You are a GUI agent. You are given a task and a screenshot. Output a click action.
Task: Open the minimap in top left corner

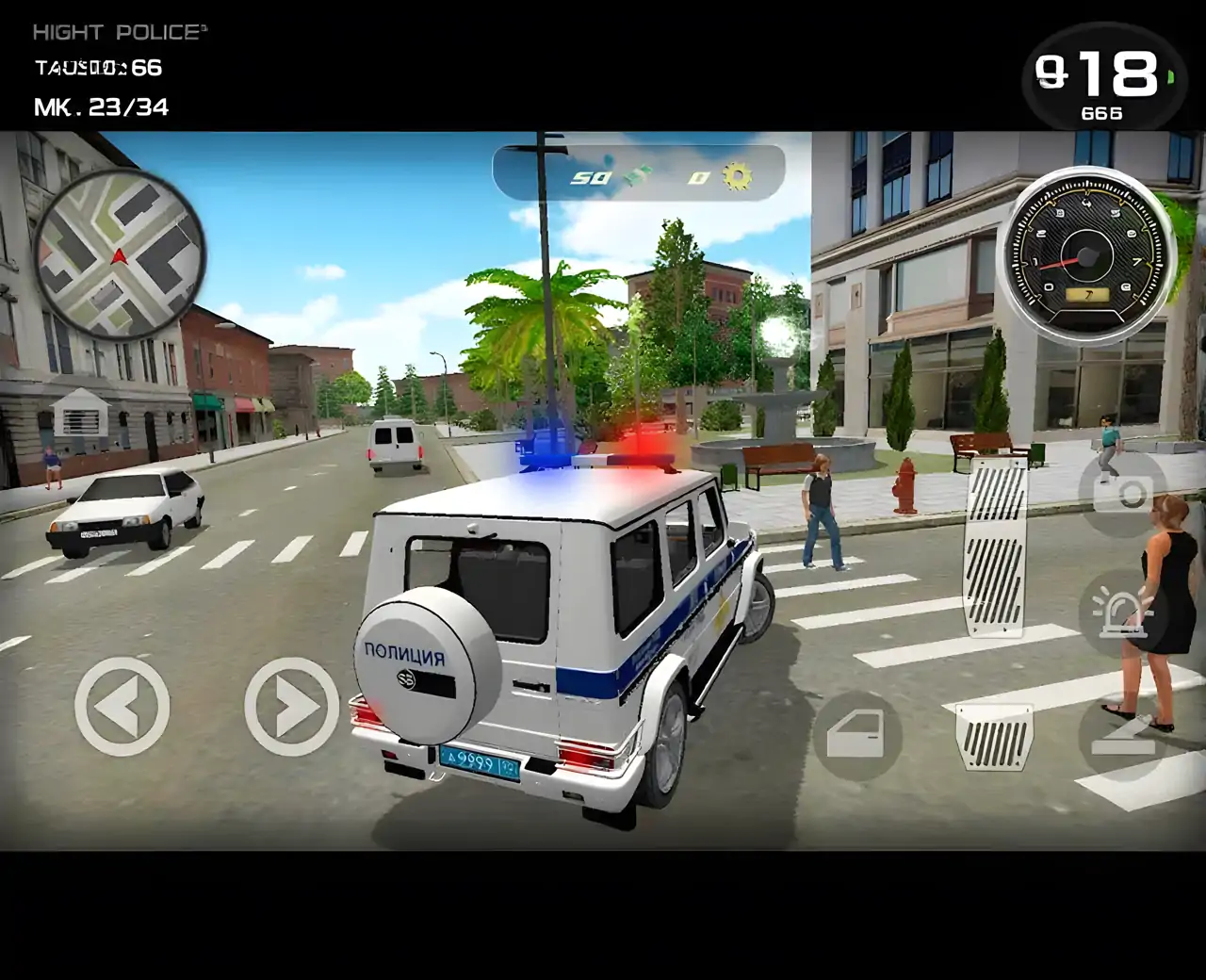[x=122, y=254]
